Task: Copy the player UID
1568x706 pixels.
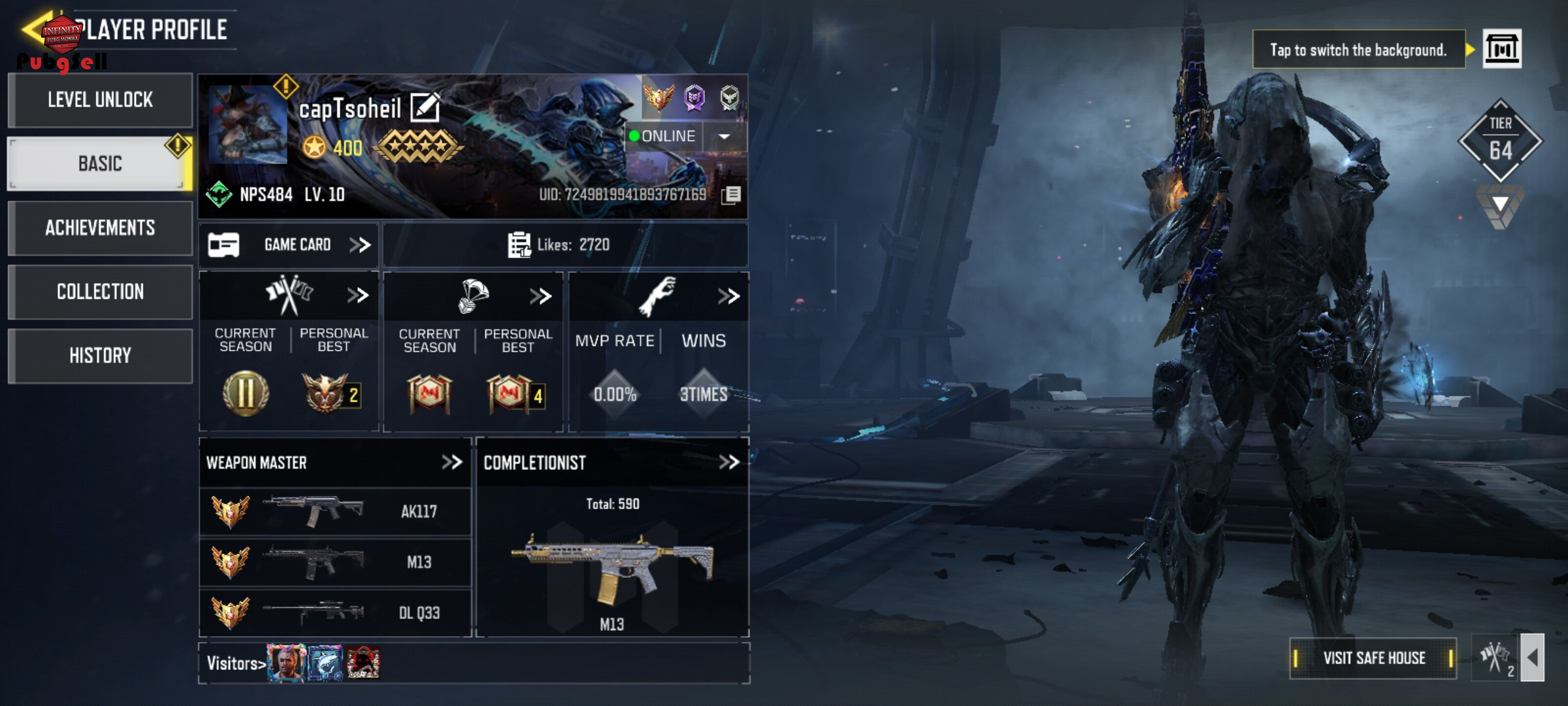Action: (x=732, y=194)
